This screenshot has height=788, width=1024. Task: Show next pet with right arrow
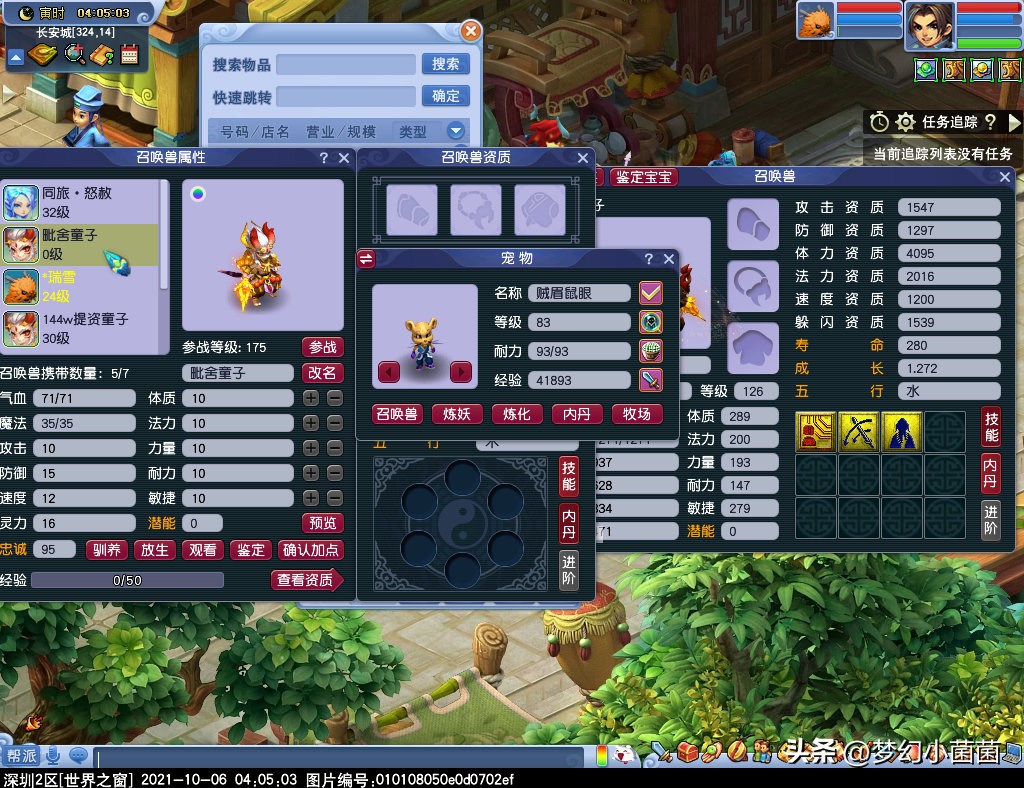pos(461,372)
